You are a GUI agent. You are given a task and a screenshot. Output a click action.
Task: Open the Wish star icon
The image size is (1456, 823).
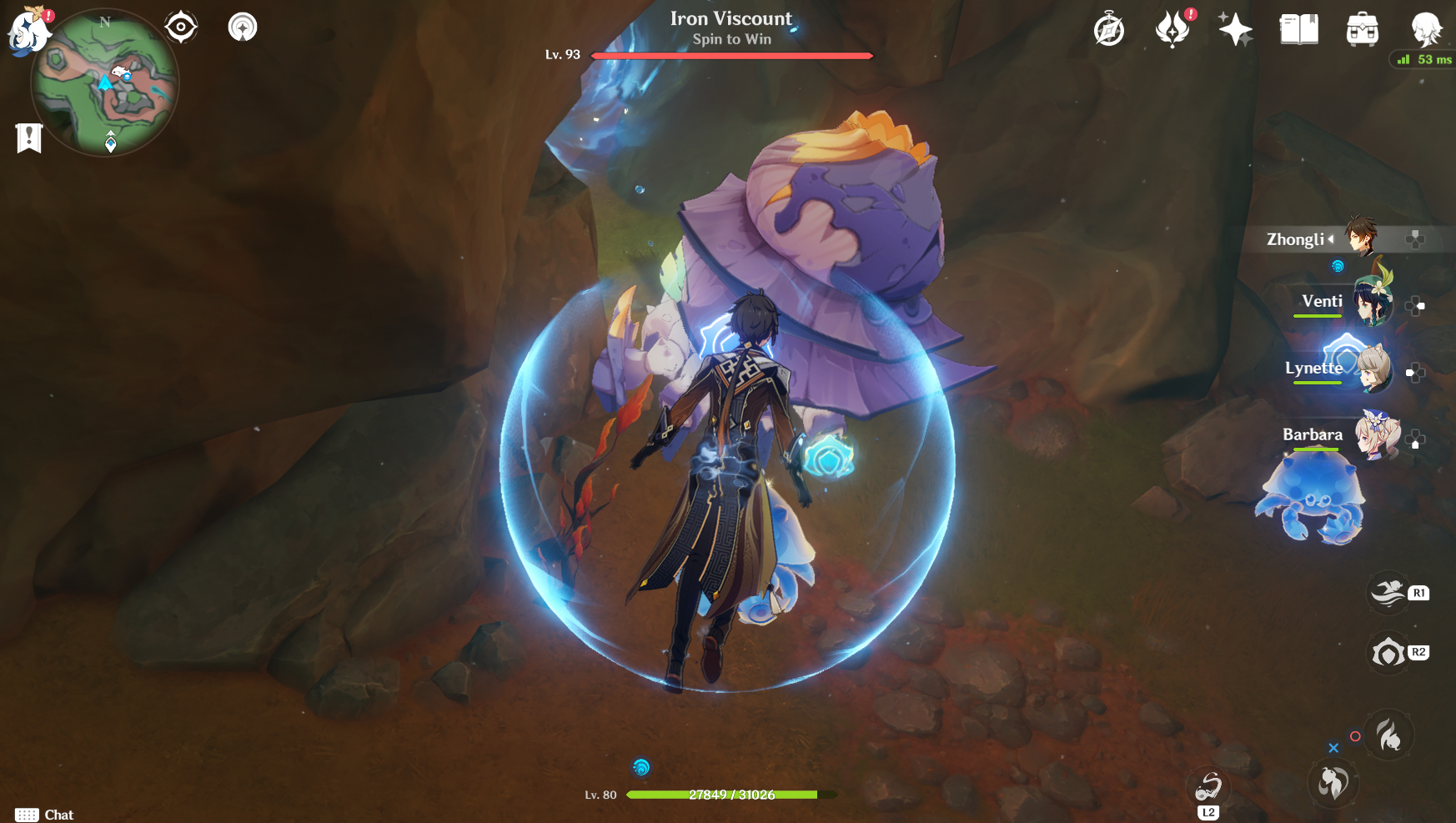point(1235,30)
